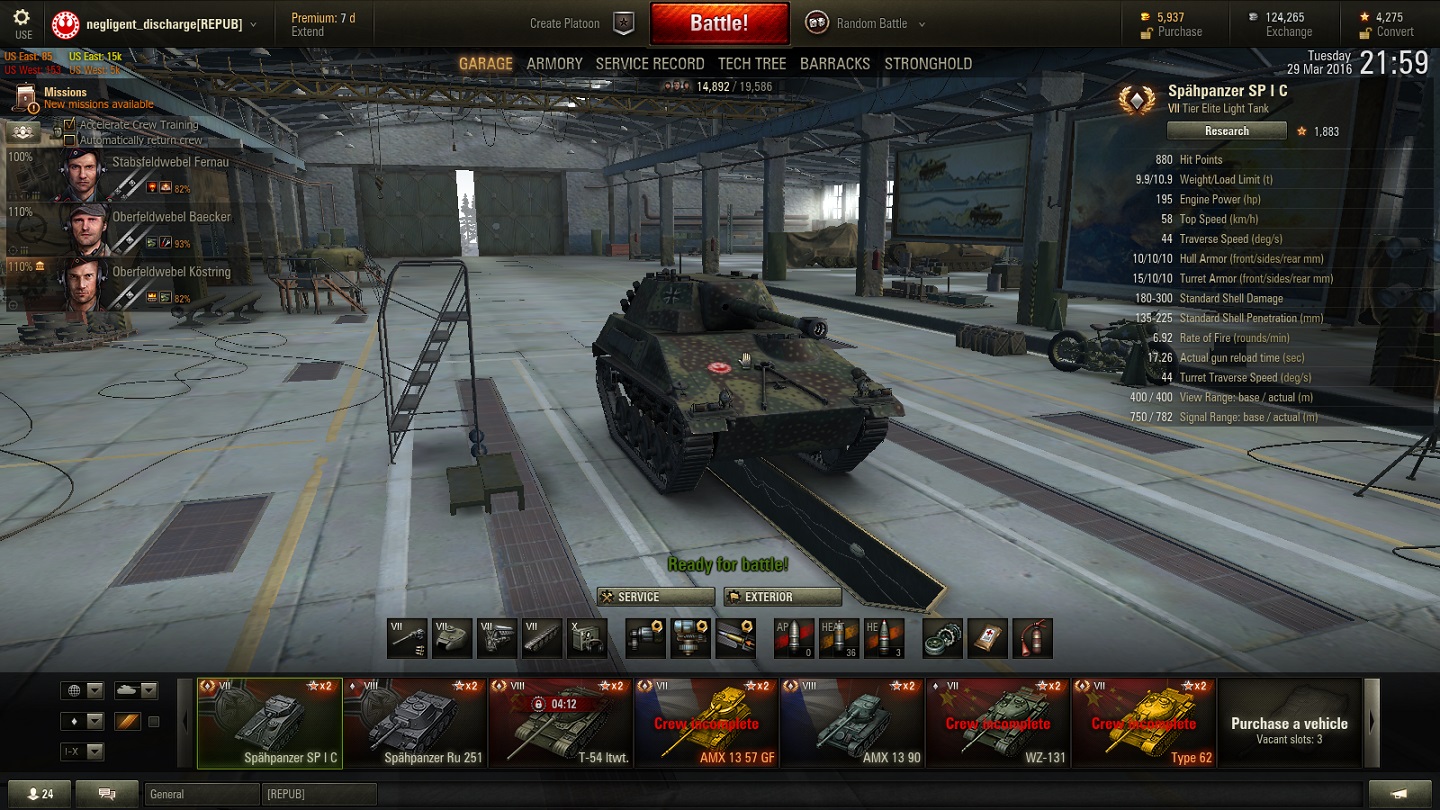
Task: Toggle Accelerate Crew Training checkbox
Action: pyautogui.click(x=70, y=125)
